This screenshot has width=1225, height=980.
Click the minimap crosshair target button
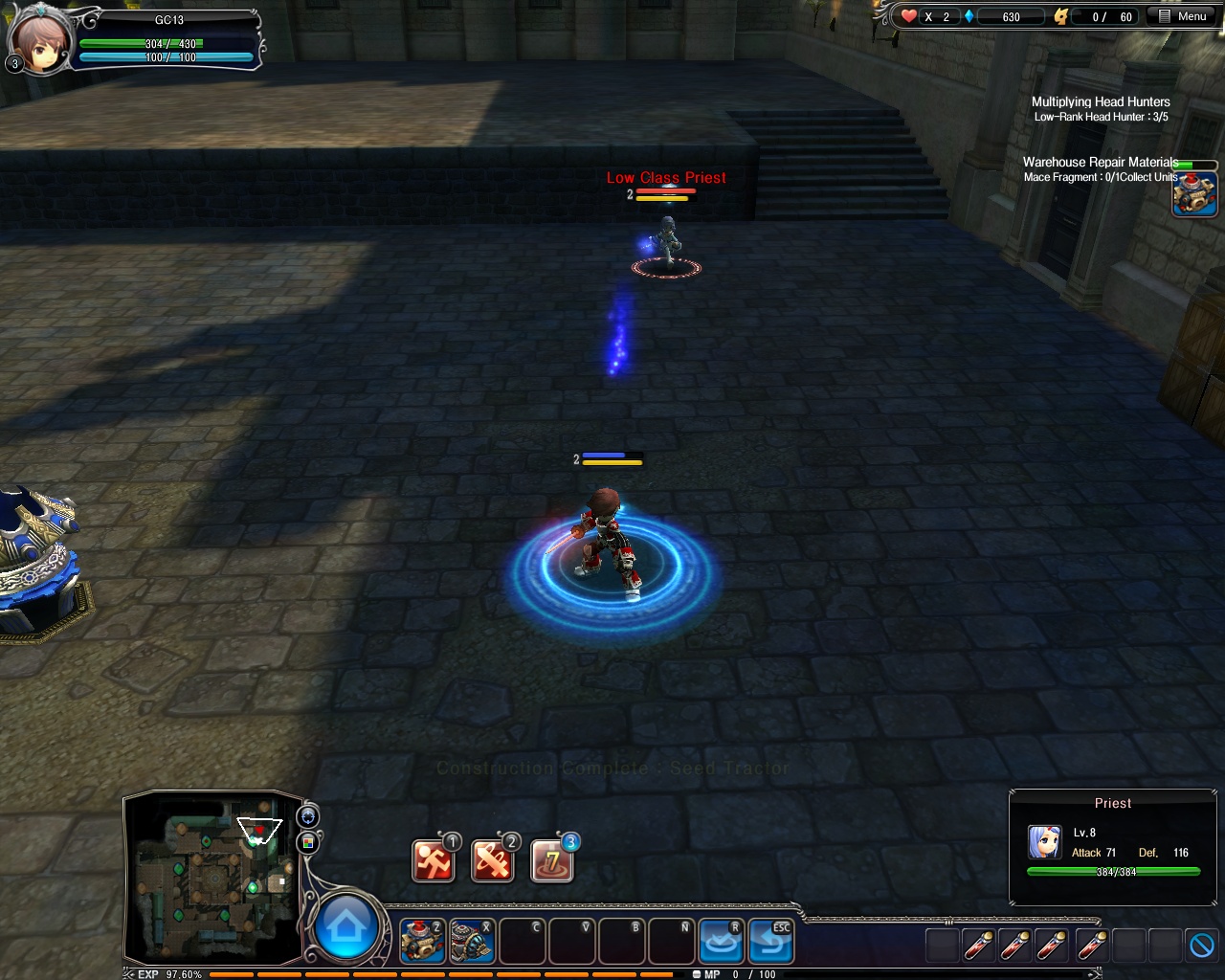[x=308, y=816]
